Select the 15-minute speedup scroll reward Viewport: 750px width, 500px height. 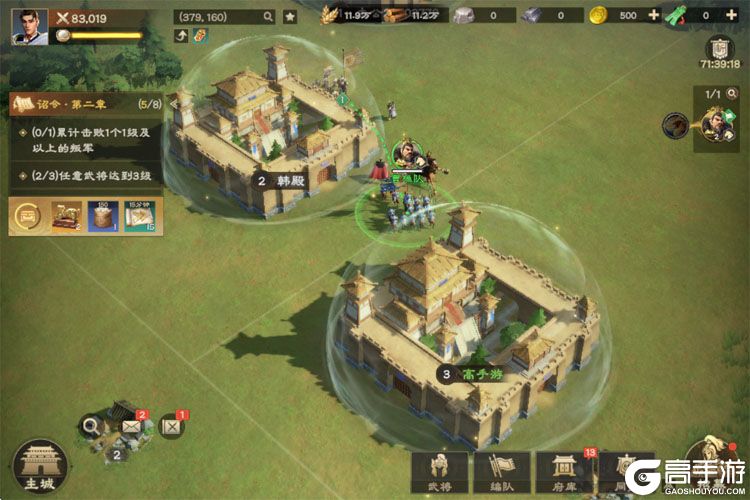click(139, 216)
